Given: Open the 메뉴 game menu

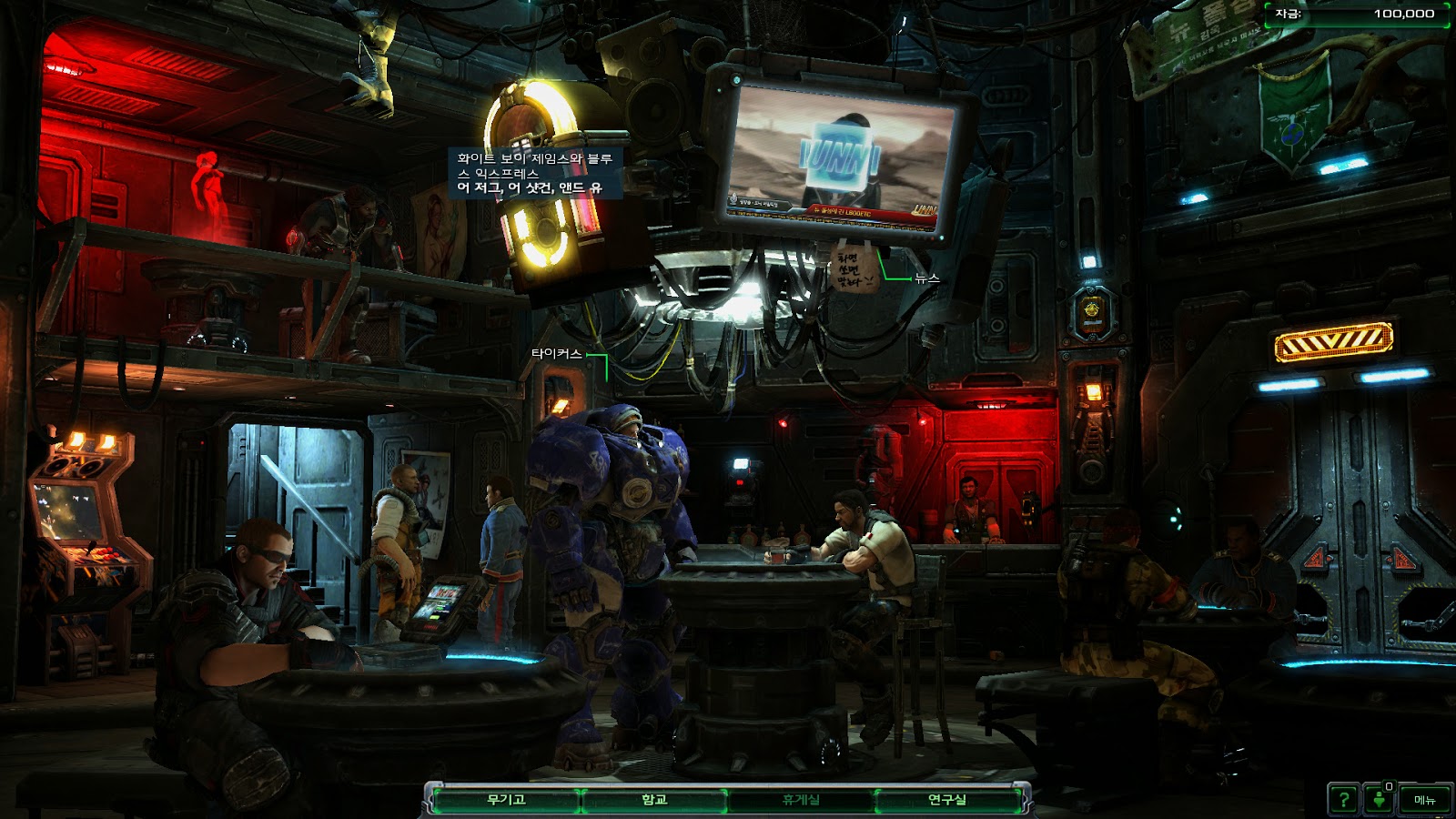Looking at the screenshot, I should click(1424, 800).
